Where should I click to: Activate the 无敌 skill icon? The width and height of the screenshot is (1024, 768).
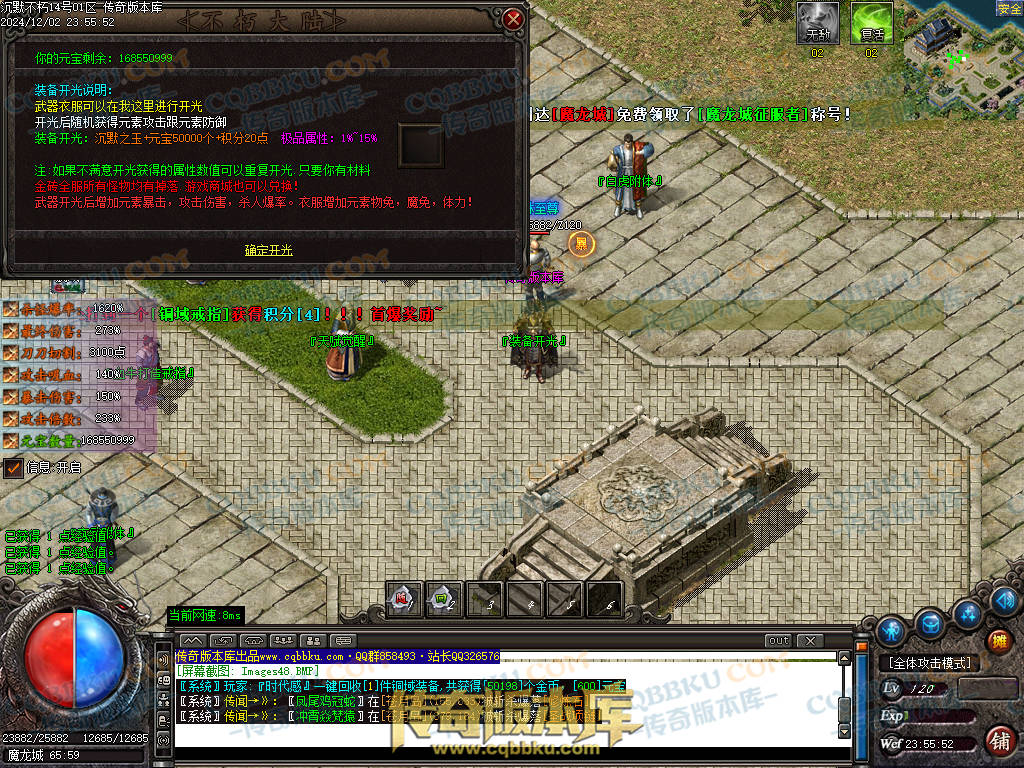click(818, 22)
